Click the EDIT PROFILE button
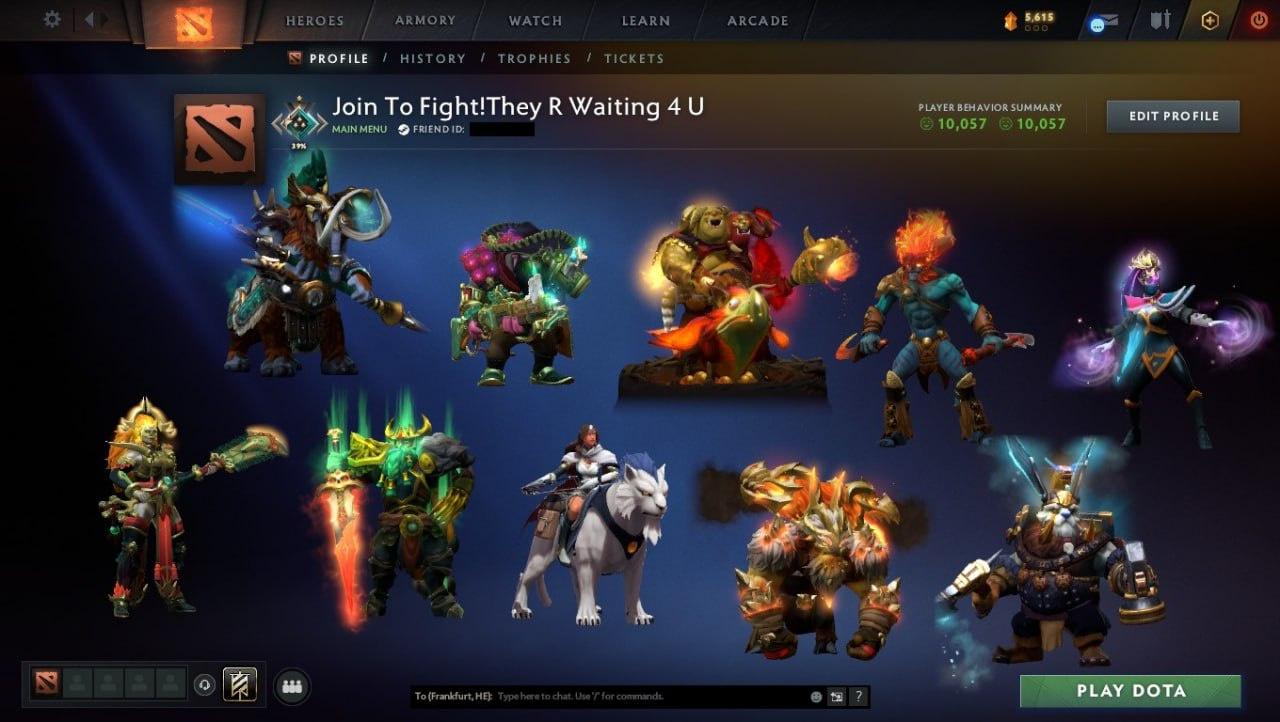This screenshot has height=722, width=1280. 1171,115
